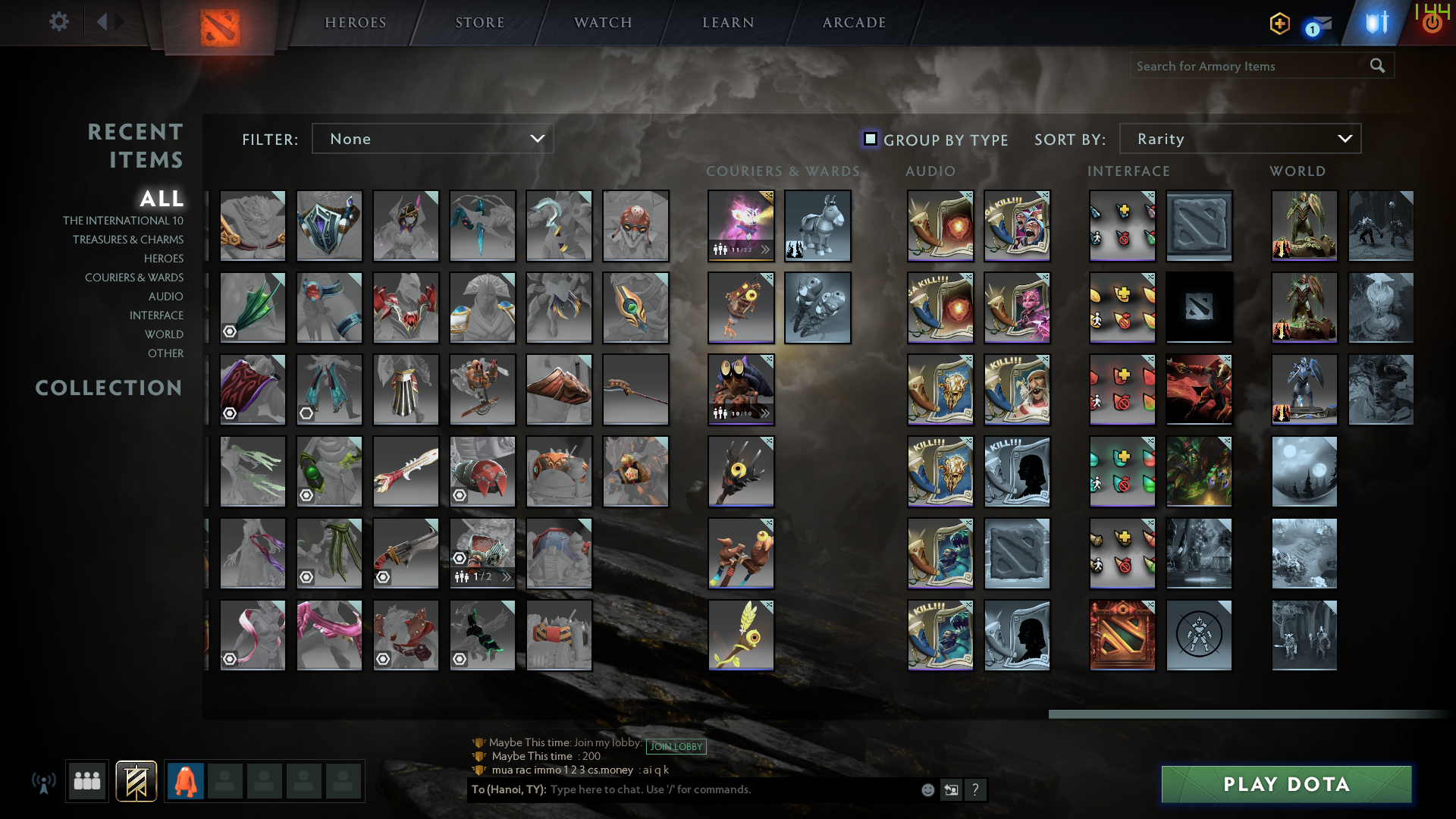Toggle the Group By Type checkbox

click(870, 139)
